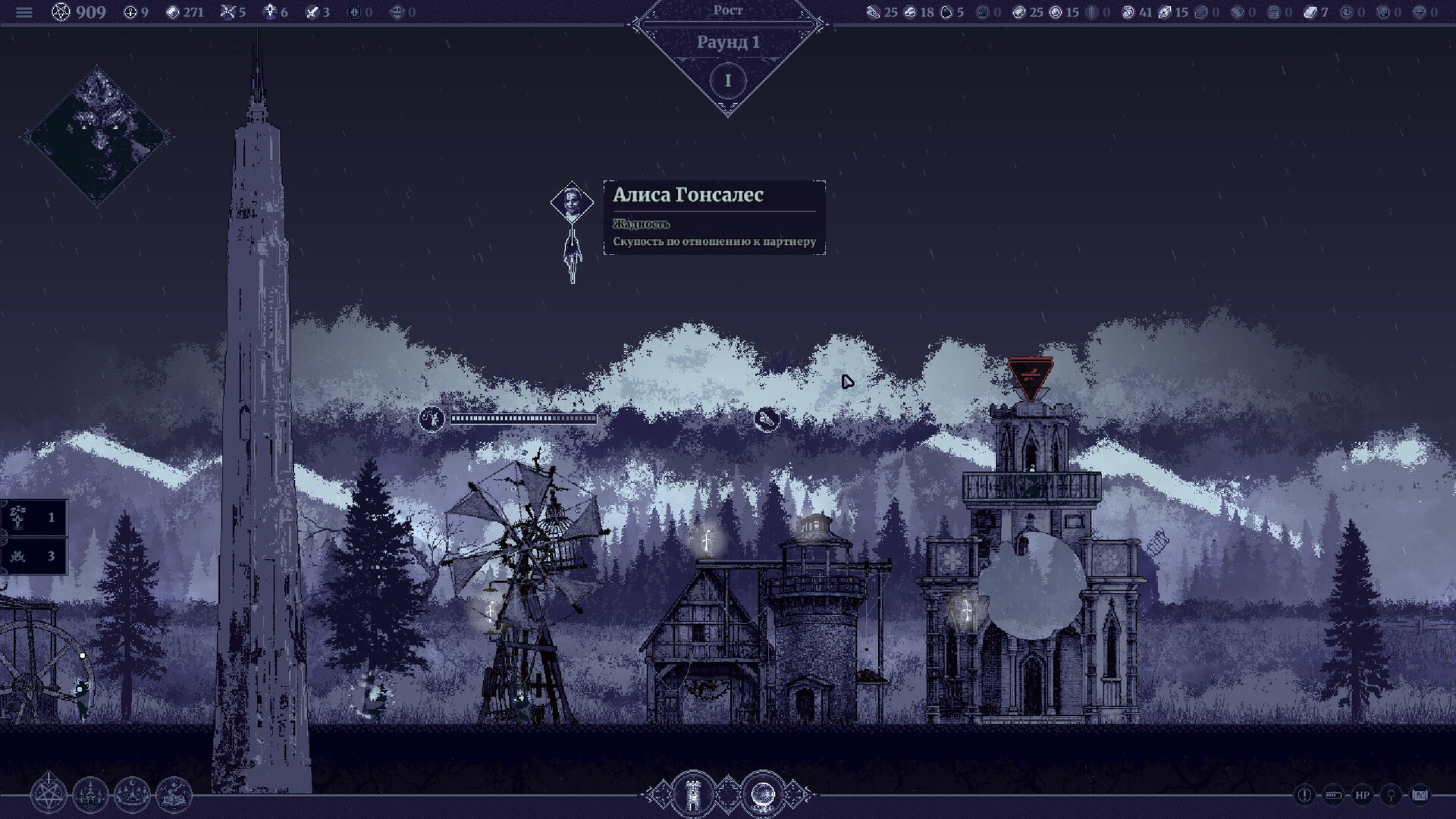
Task: Open the map scroll button
Action: (x=1420, y=795)
